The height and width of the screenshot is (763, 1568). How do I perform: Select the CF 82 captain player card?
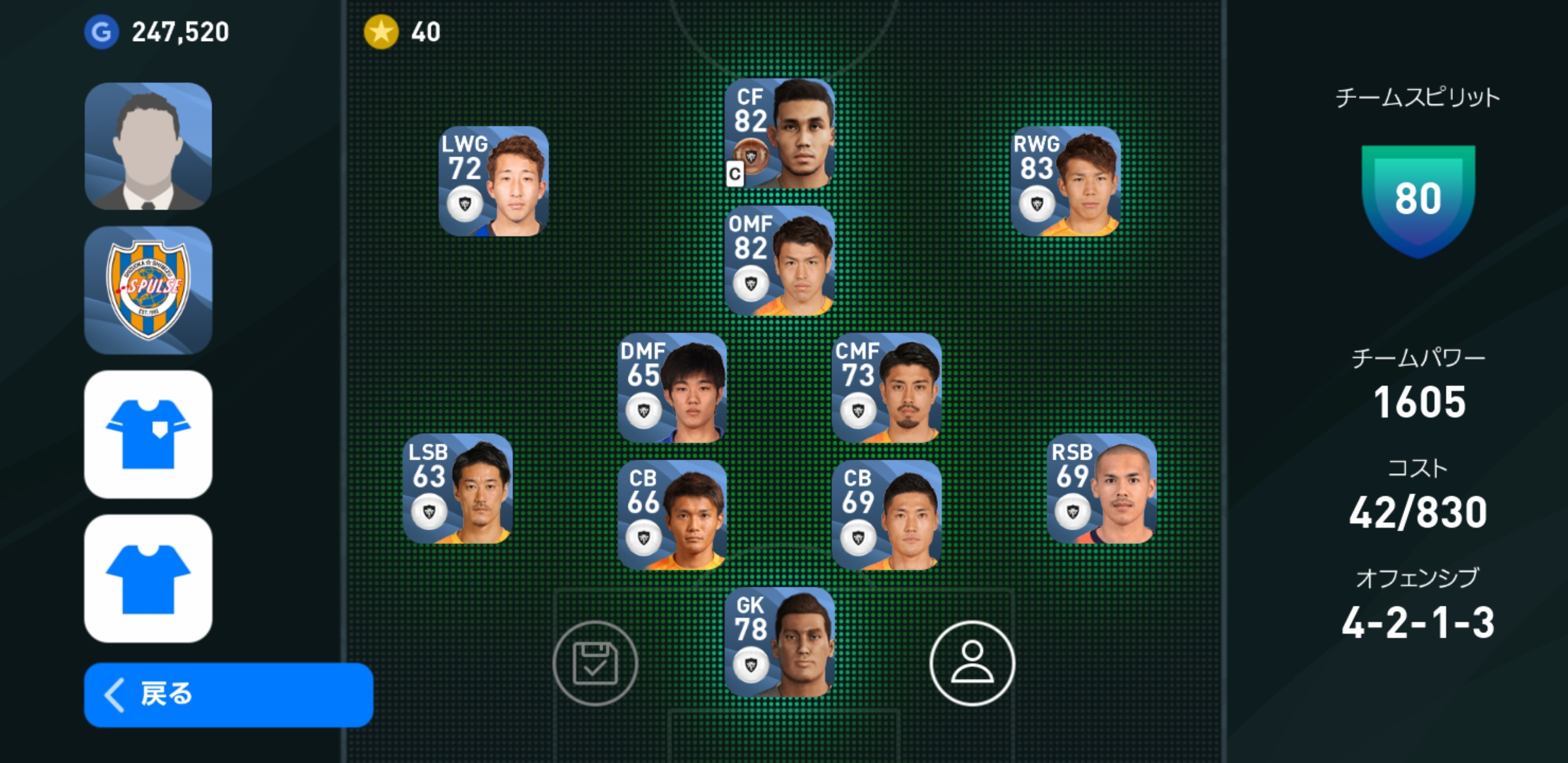point(779,134)
